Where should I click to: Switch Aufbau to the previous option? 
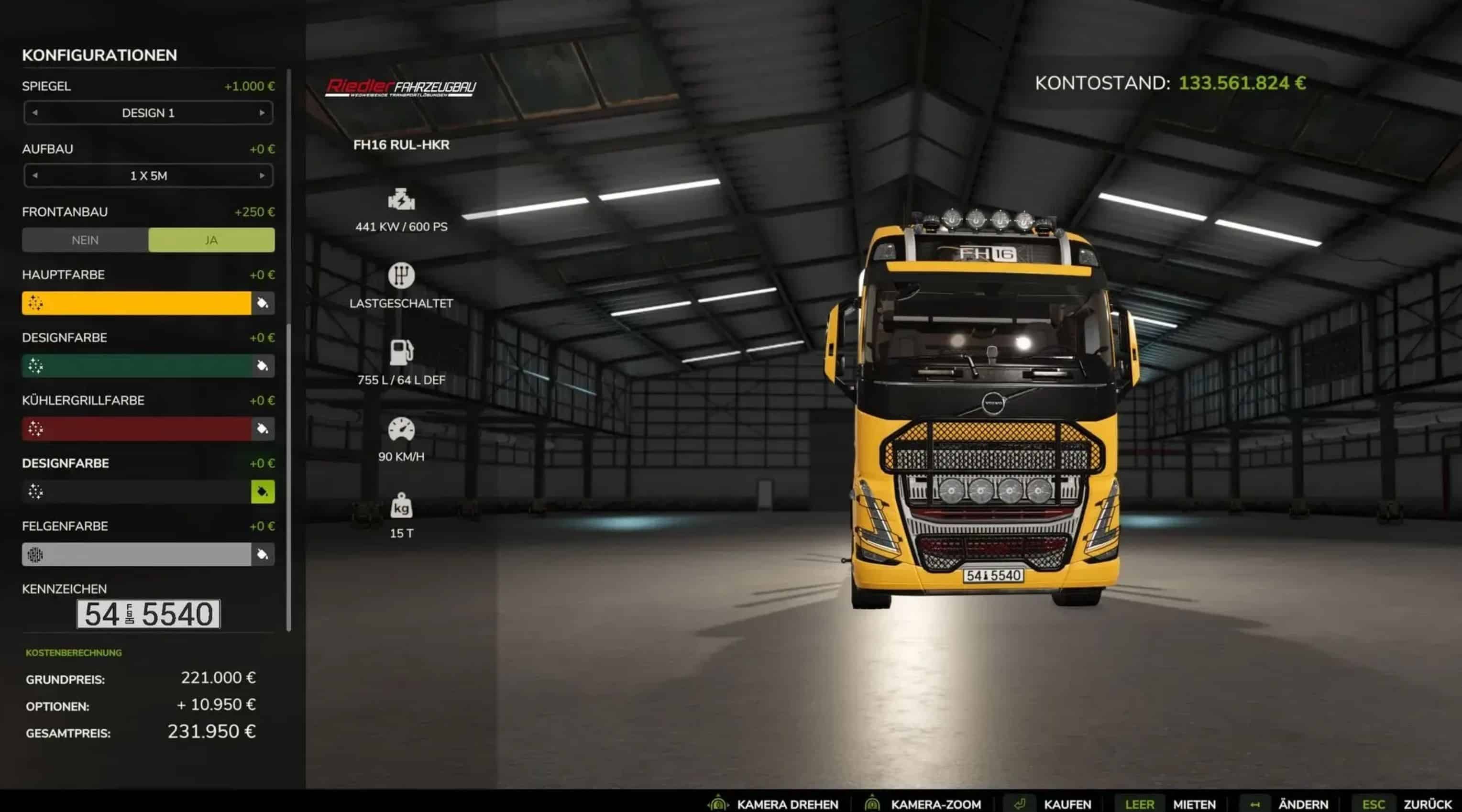(x=35, y=176)
